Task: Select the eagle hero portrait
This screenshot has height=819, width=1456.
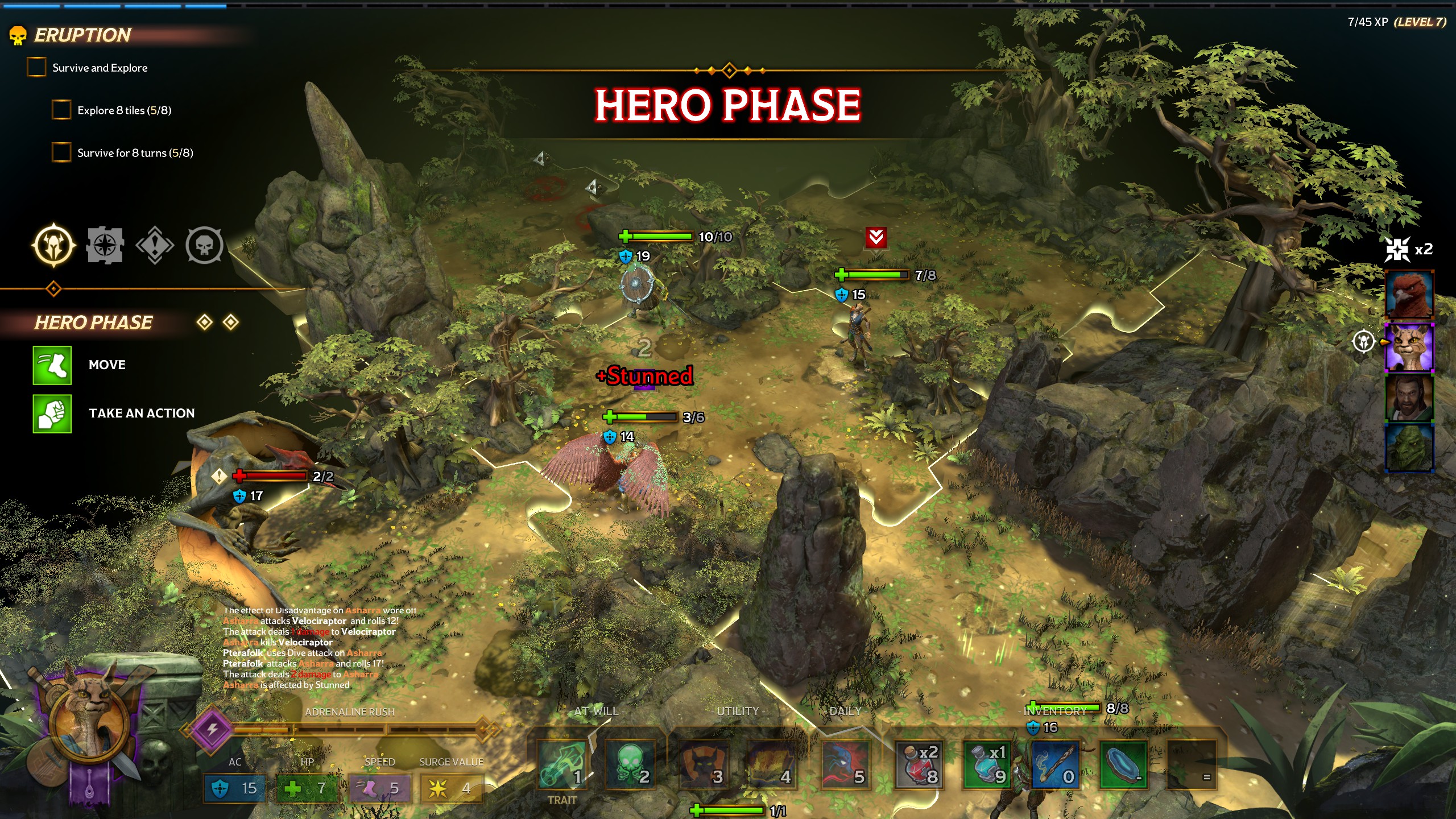Action: click(x=1409, y=295)
